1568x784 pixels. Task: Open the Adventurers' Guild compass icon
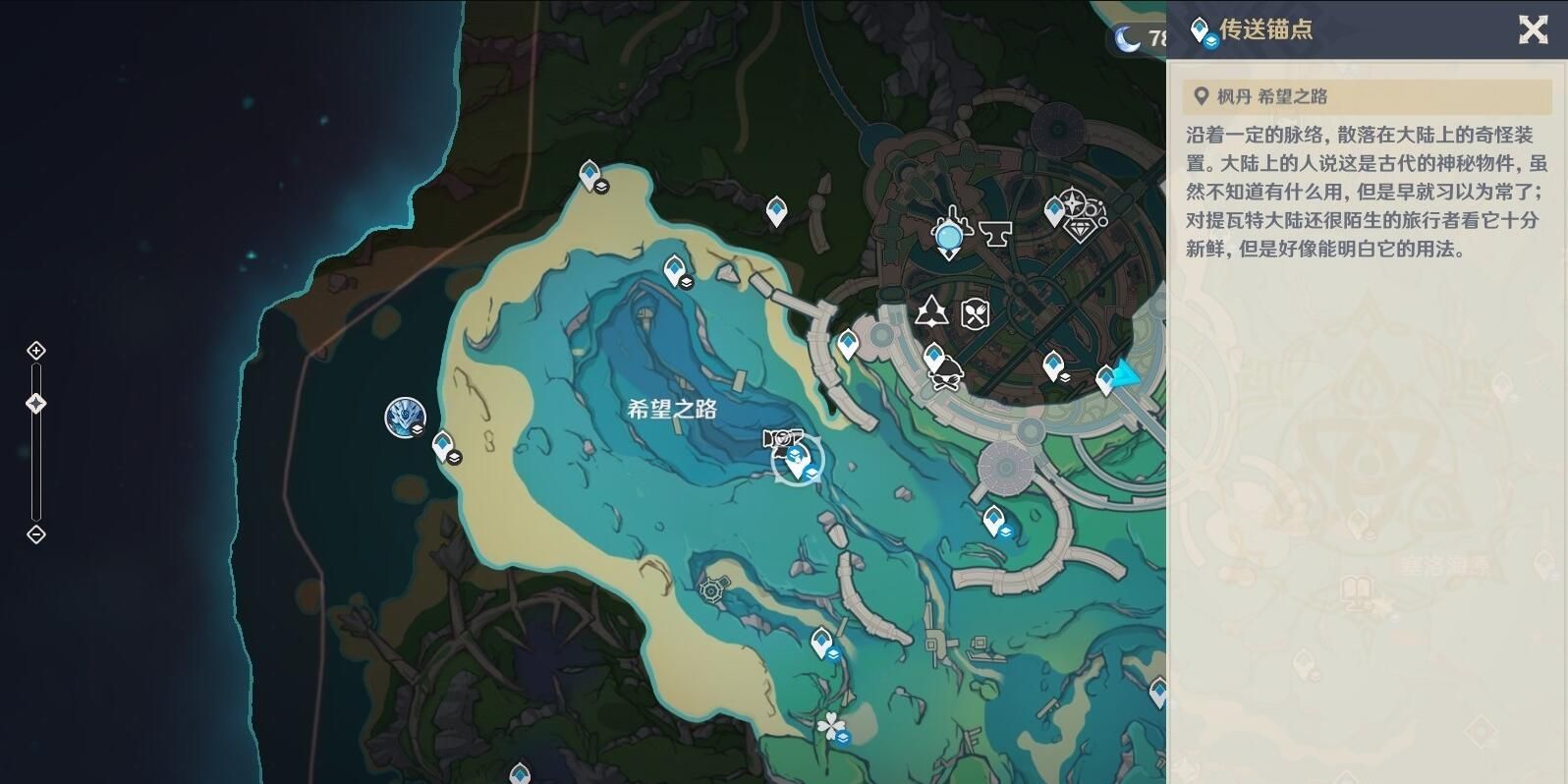pos(1074,202)
